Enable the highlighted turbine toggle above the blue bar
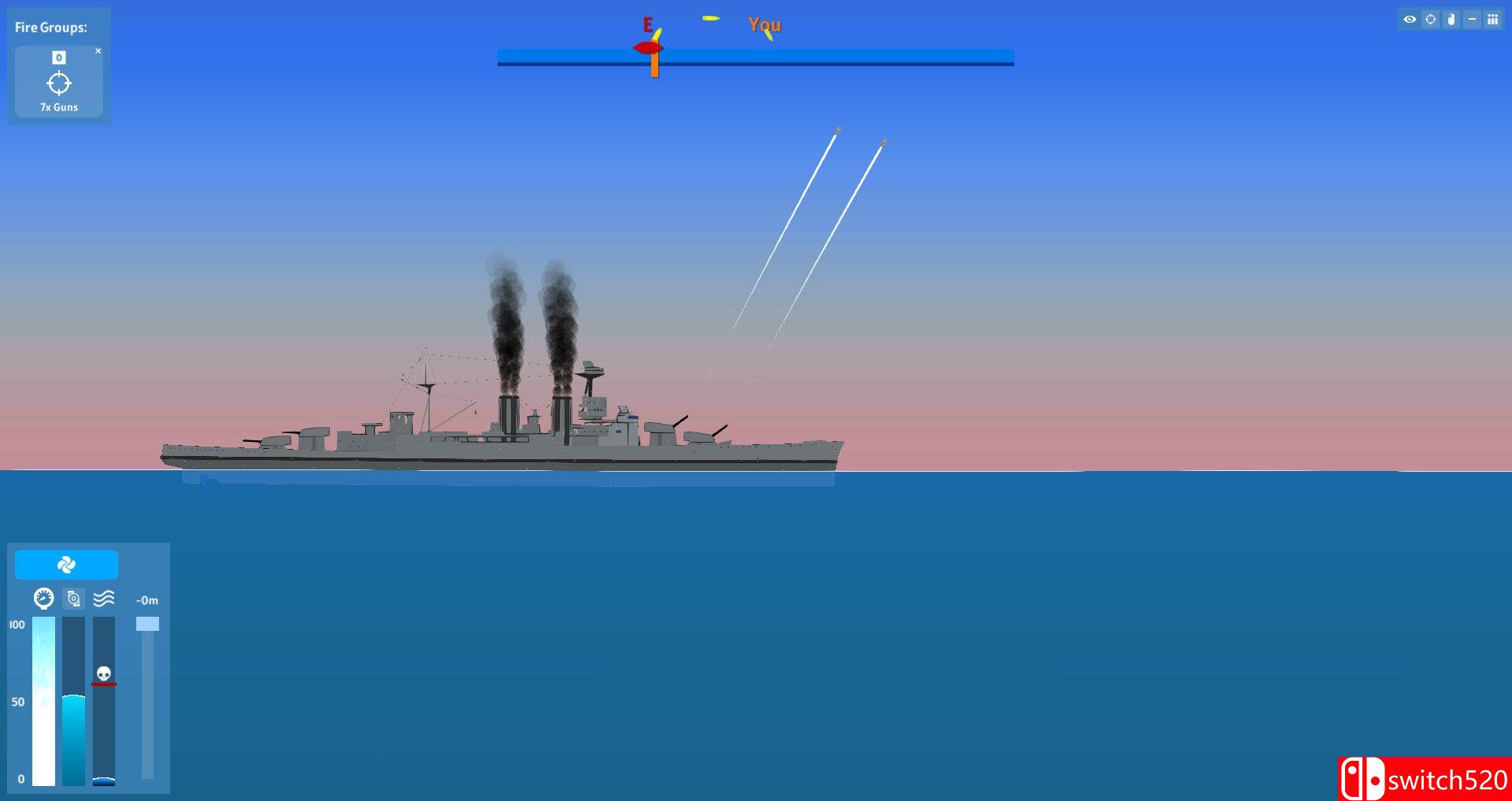Screen dimensions: 1512x801 click(x=66, y=565)
